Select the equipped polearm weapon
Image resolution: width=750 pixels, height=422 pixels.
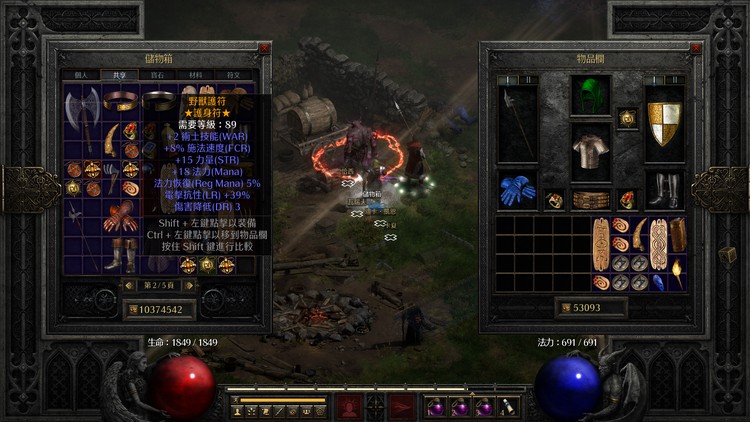click(x=516, y=125)
